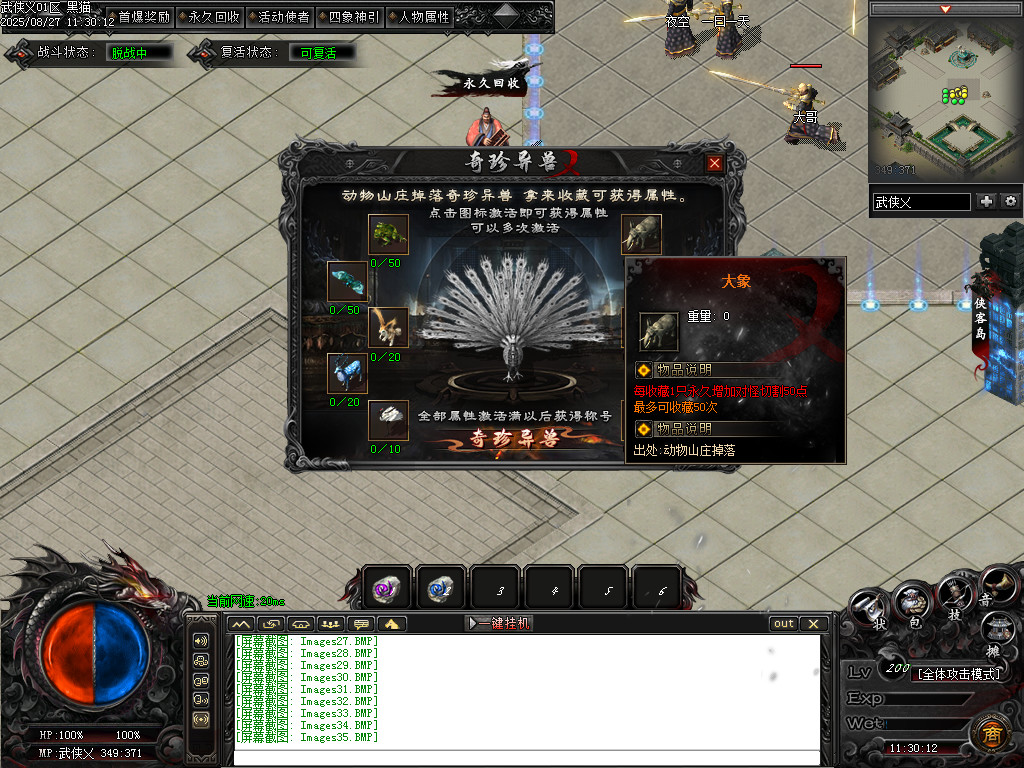
Task: Use the purple swirl stone in hotbar
Action: click(x=386, y=588)
